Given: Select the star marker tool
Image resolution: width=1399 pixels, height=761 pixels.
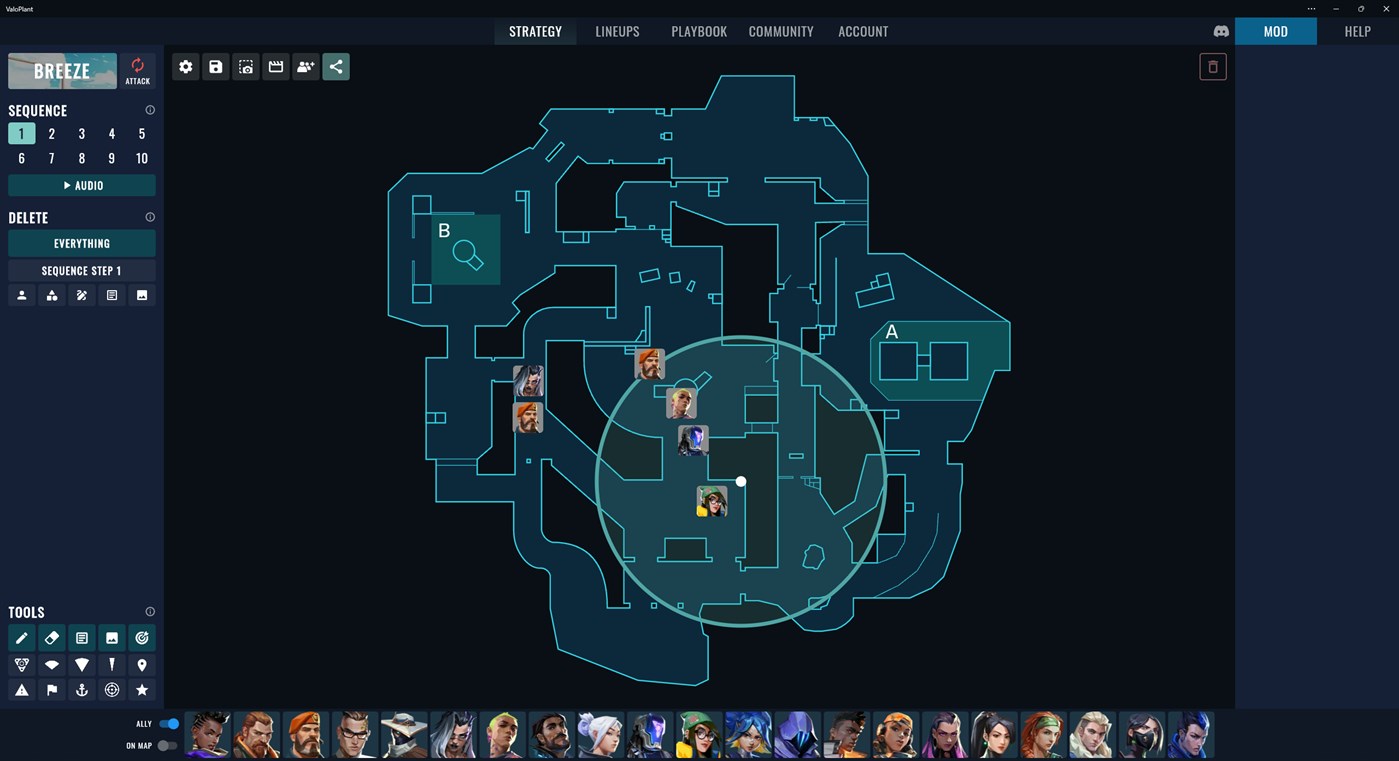Looking at the screenshot, I should coord(141,690).
